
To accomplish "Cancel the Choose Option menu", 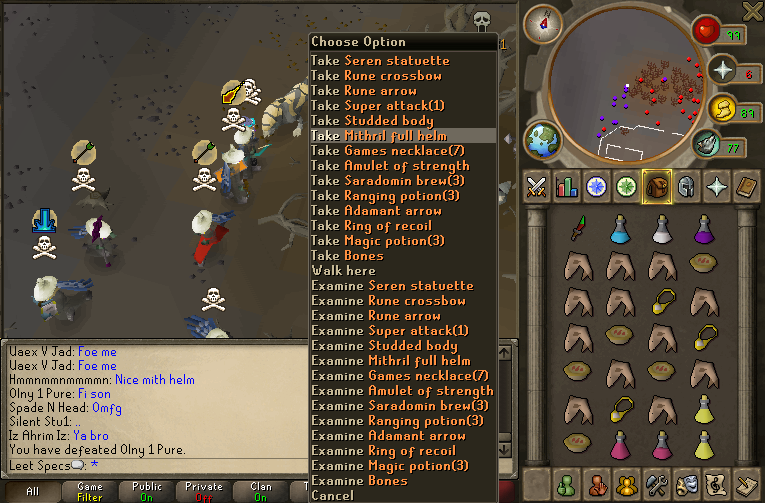I will (x=332, y=496).
